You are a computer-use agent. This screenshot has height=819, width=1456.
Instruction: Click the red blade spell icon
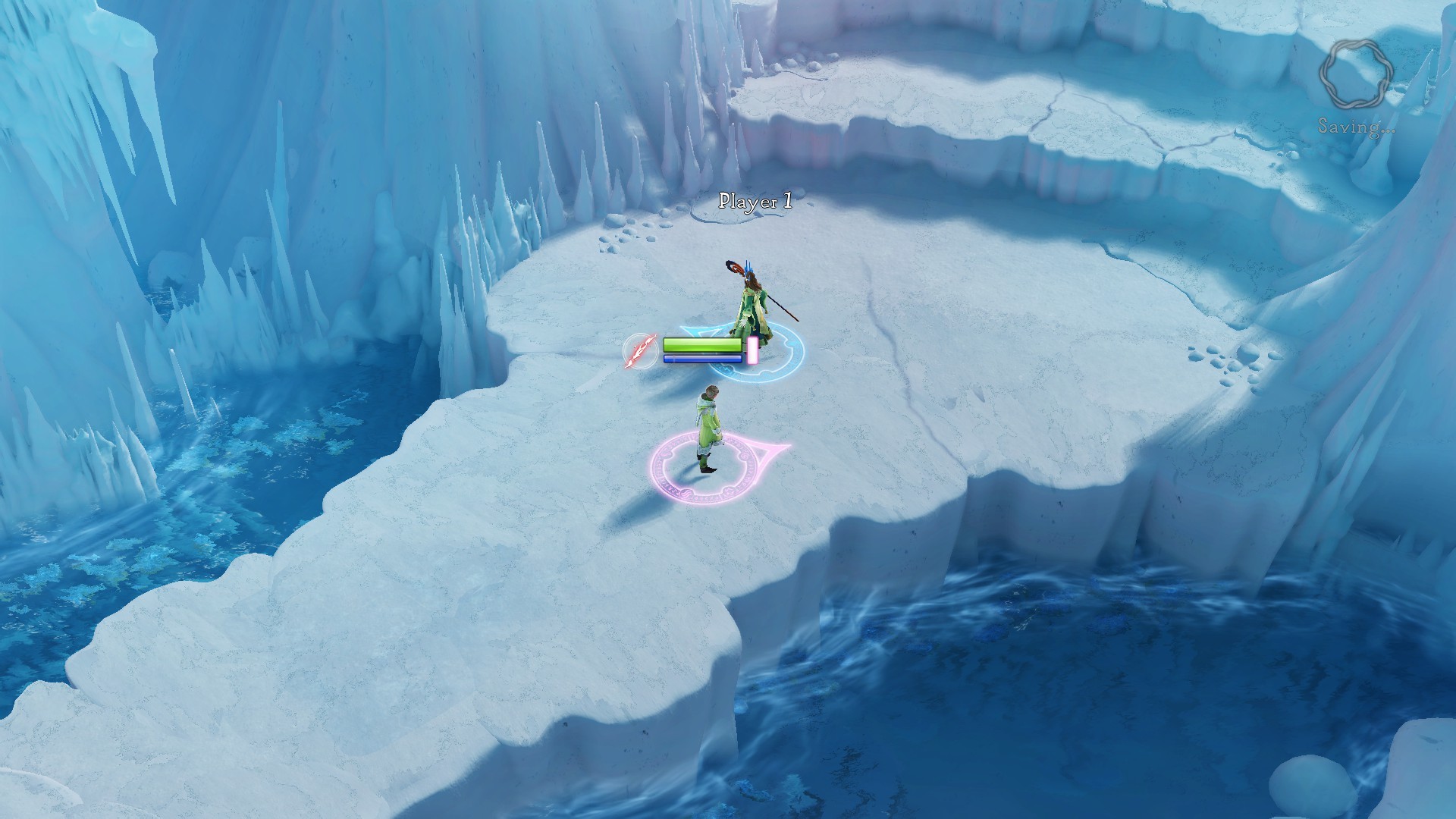click(x=641, y=352)
